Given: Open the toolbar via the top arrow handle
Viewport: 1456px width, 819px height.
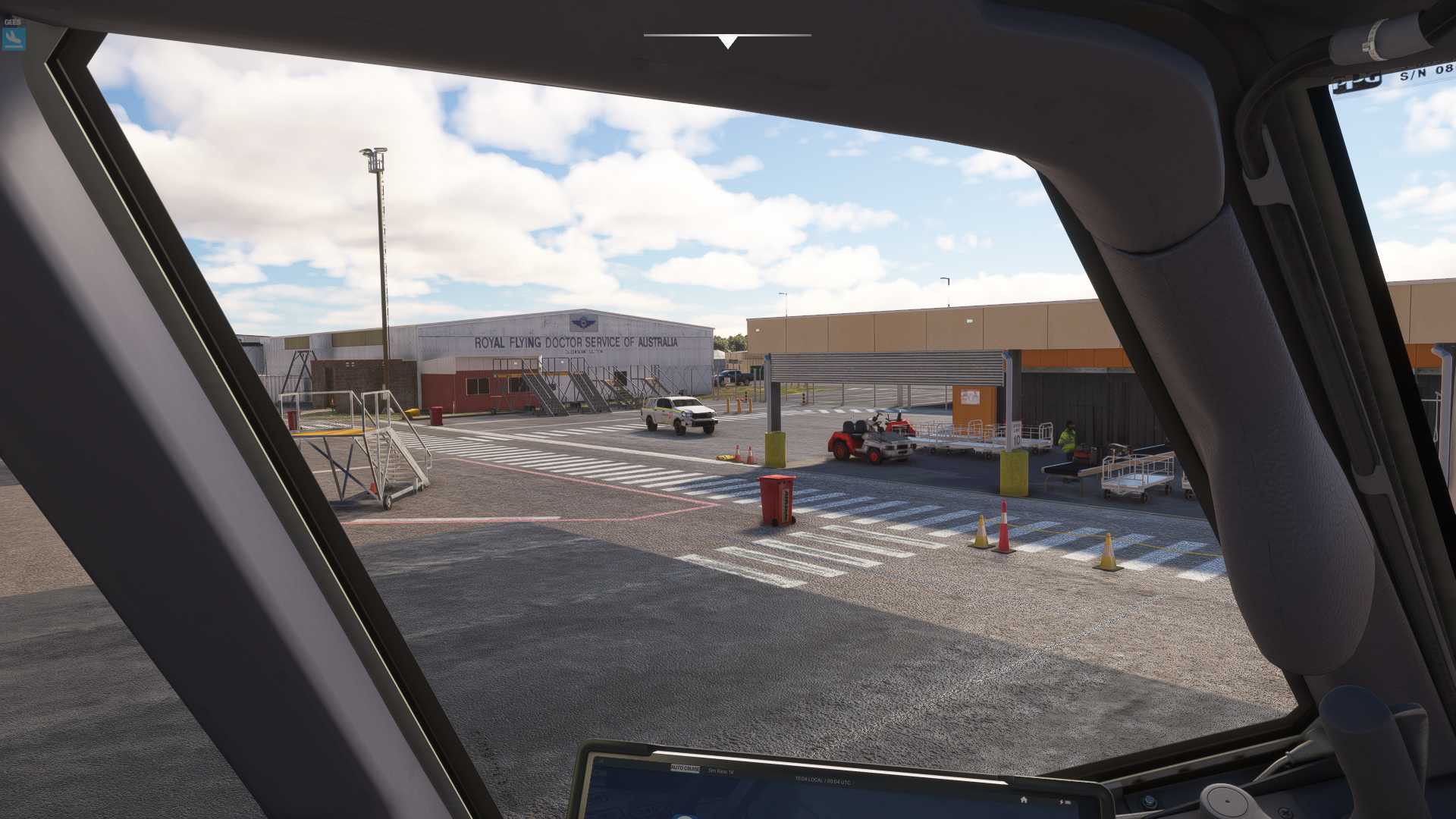Looking at the screenshot, I should 727,42.
